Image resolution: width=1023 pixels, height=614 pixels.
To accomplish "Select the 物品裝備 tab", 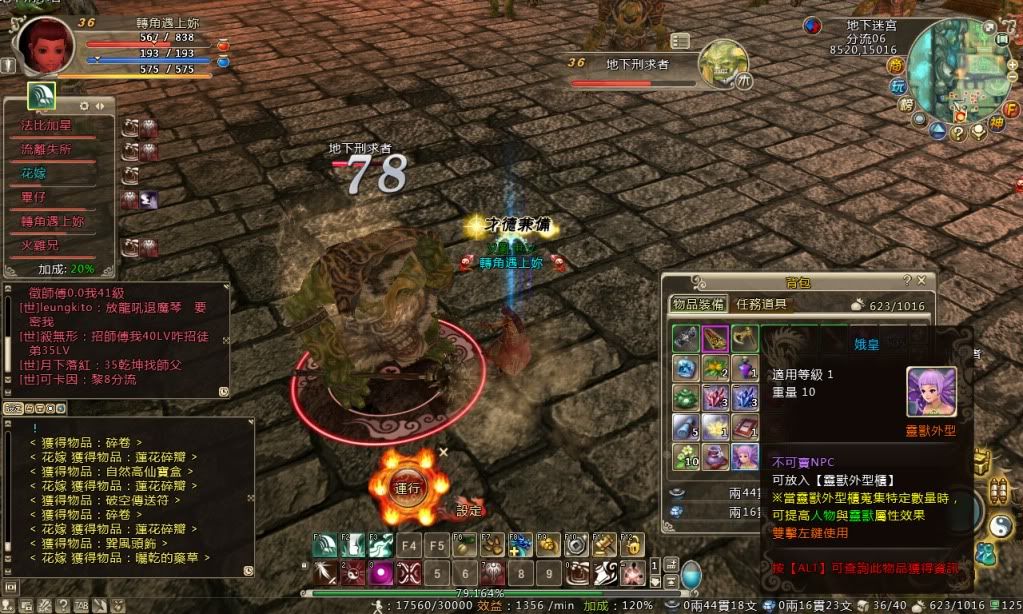I will coord(698,305).
